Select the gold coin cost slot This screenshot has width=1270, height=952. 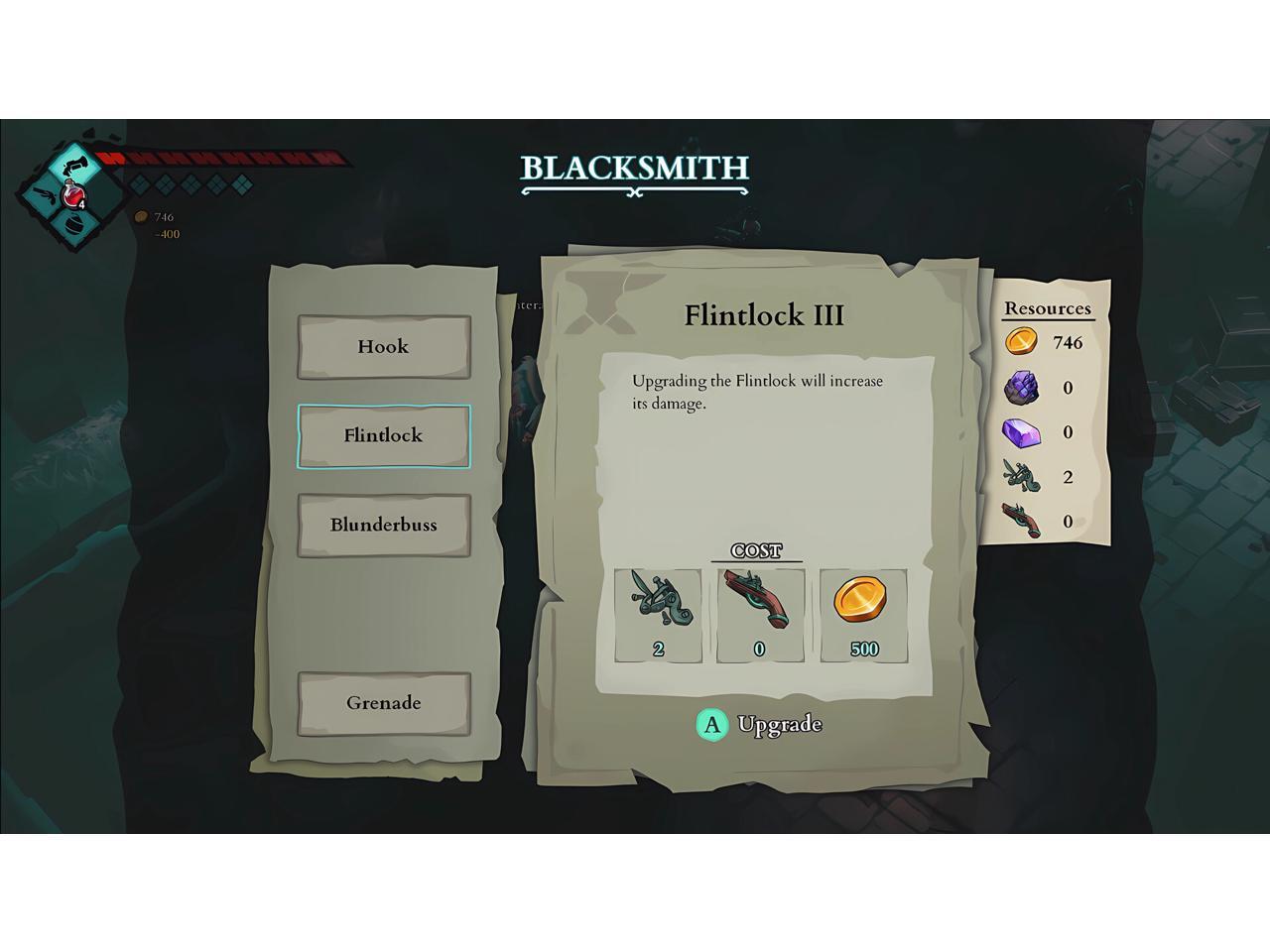pyautogui.click(x=863, y=615)
